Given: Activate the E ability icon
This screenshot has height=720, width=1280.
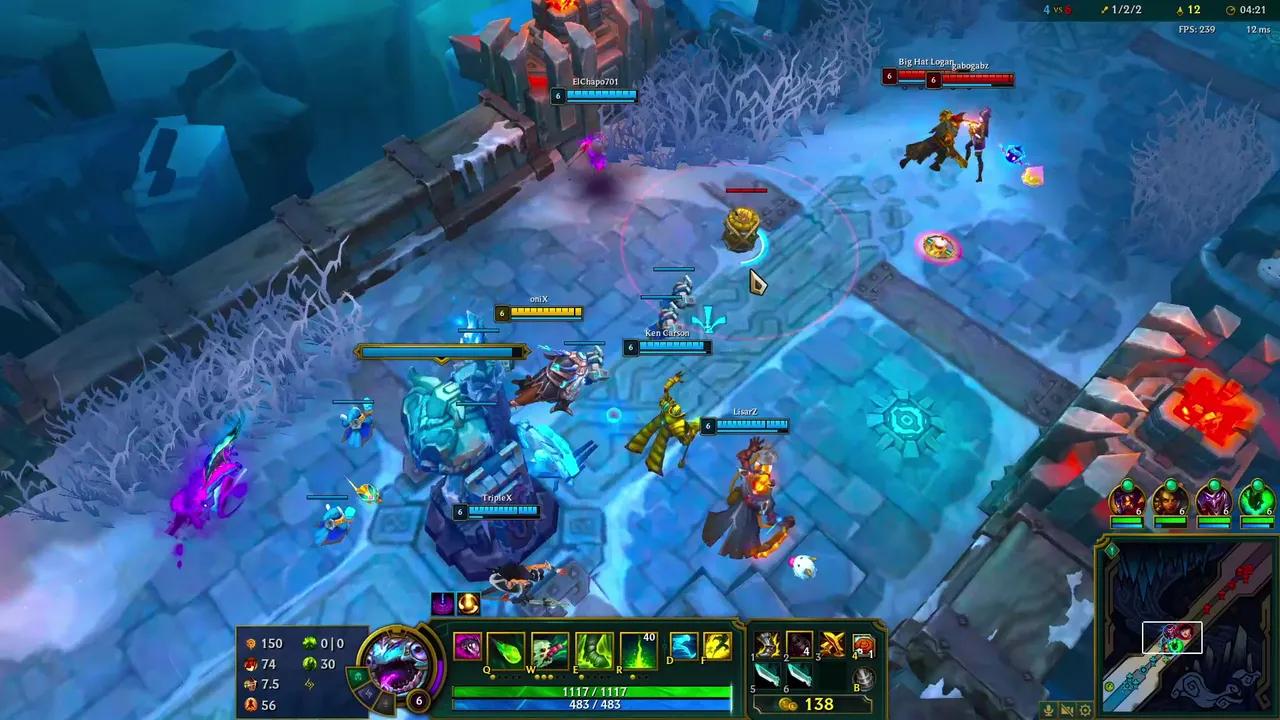Looking at the screenshot, I should tap(593, 646).
